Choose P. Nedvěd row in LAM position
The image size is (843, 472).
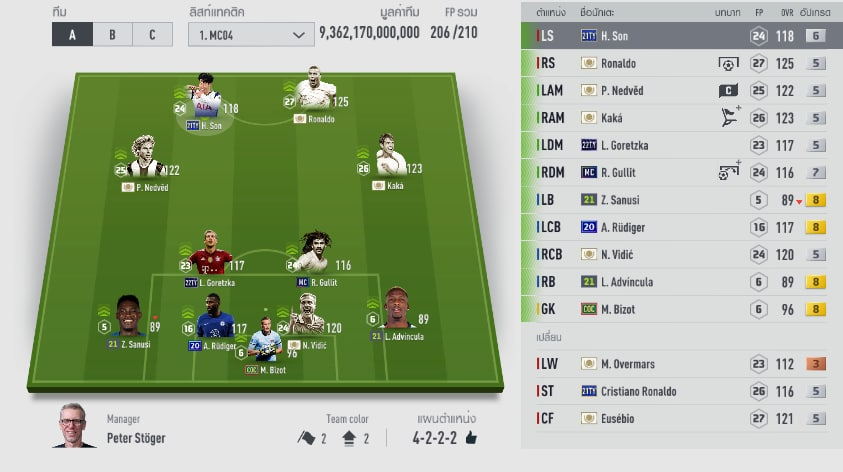(x=680, y=90)
